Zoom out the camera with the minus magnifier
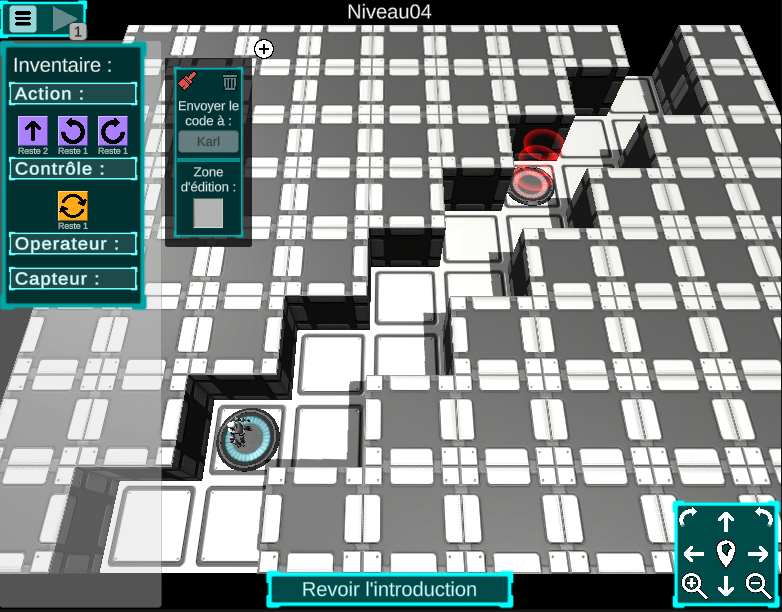 click(x=759, y=586)
